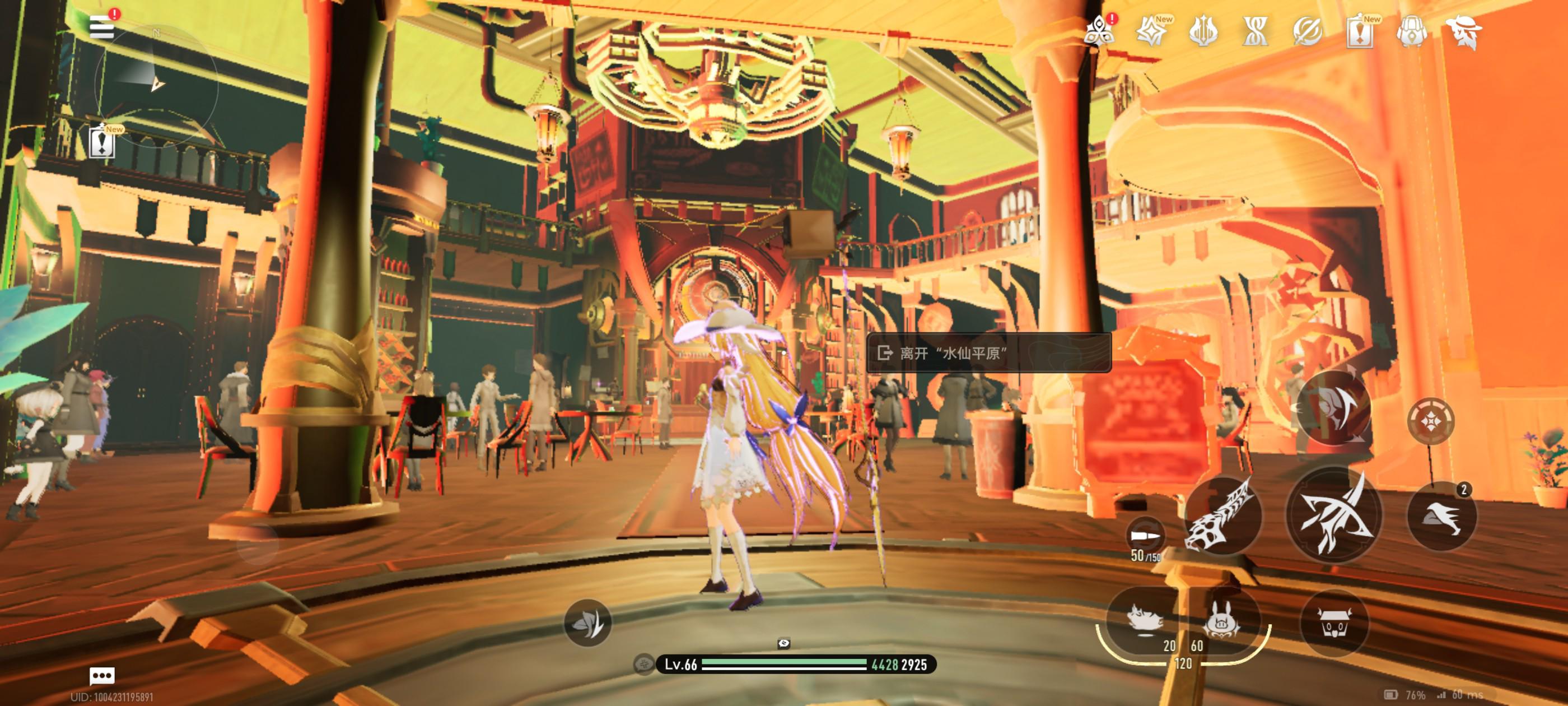Open the lotus-and-sword emblem menu

(x=1203, y=31)
